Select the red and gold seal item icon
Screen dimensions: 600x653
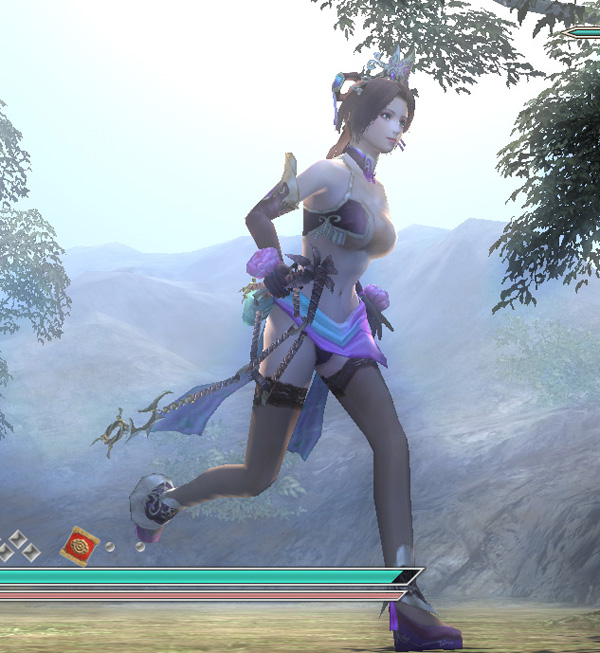79,546
